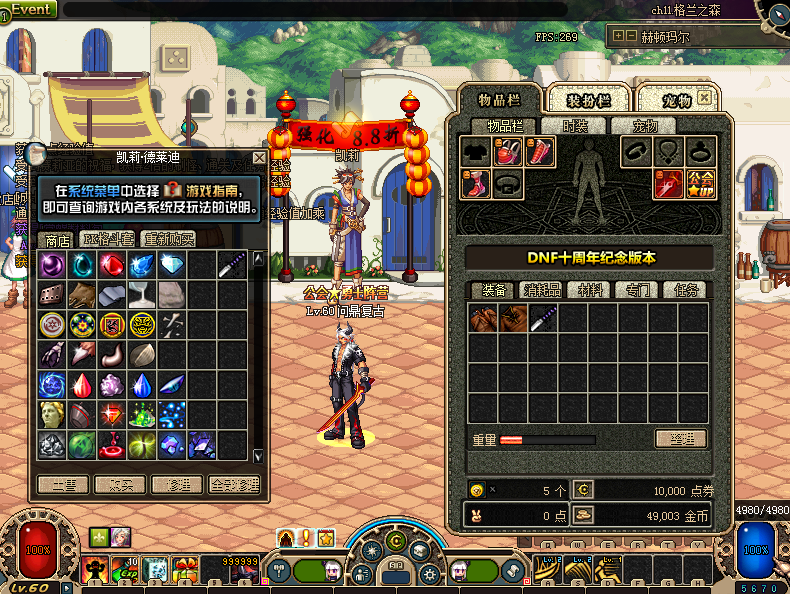Click the 全部修理 repair-all button
This screenshot has height=594, width=790.
tap(235, 484)
